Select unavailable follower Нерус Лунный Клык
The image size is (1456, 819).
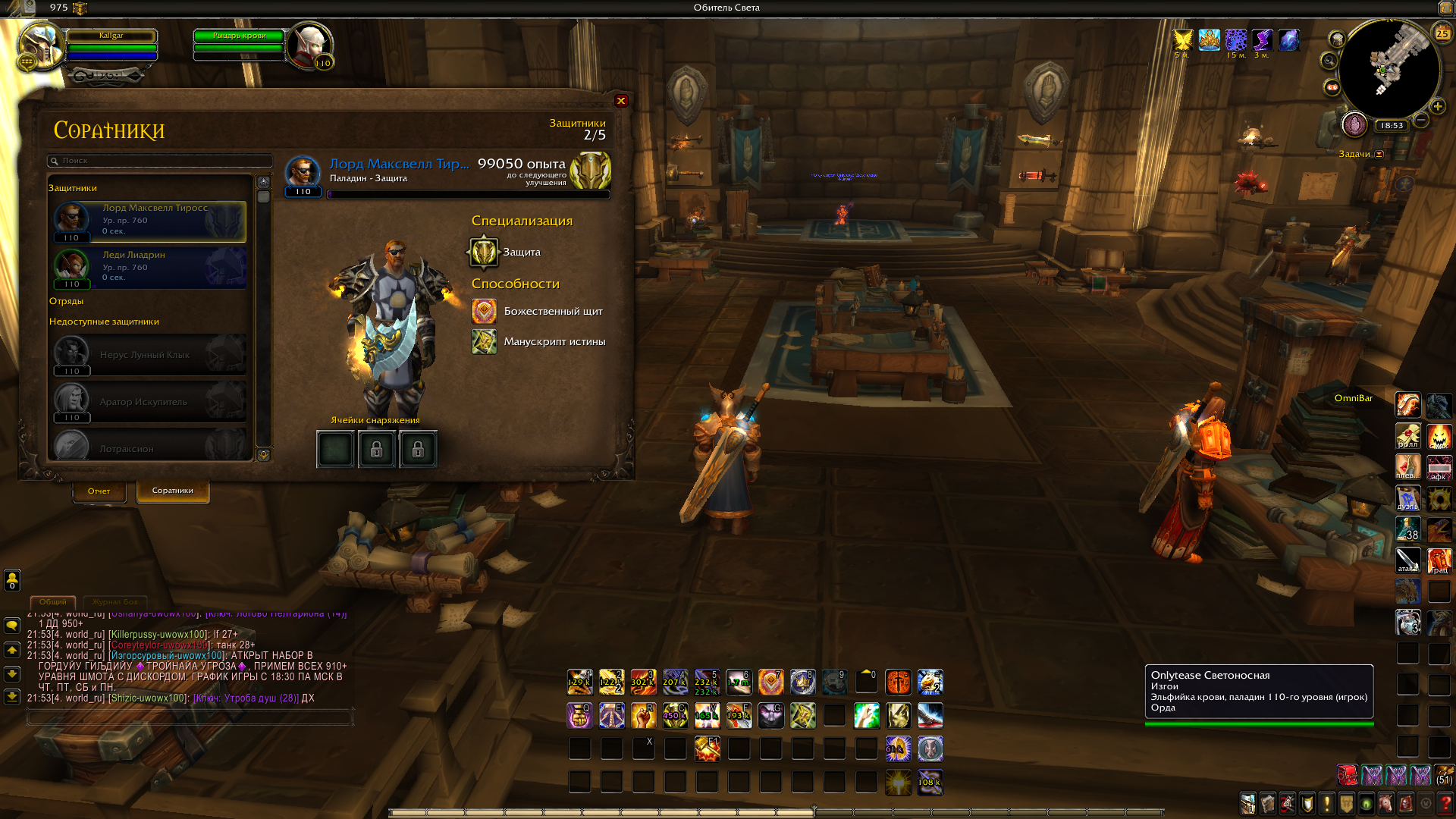pos(150,355)
